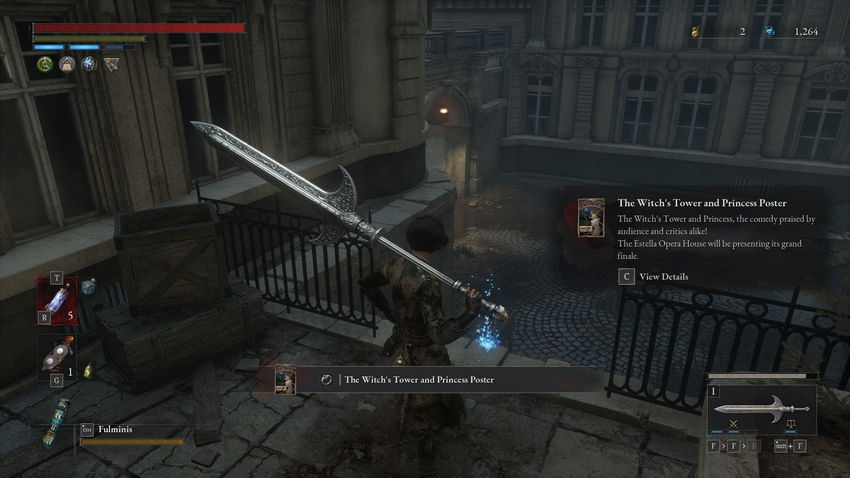Click the weight status icon
Image resolution: width=850 pixels, height=478 pixels.
(x=67, y=64)
